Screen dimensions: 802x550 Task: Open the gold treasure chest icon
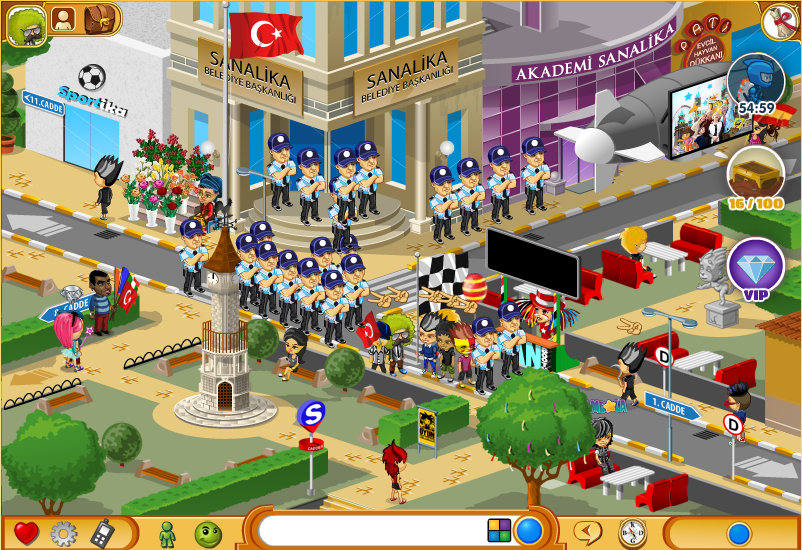[x=755, y=175]
